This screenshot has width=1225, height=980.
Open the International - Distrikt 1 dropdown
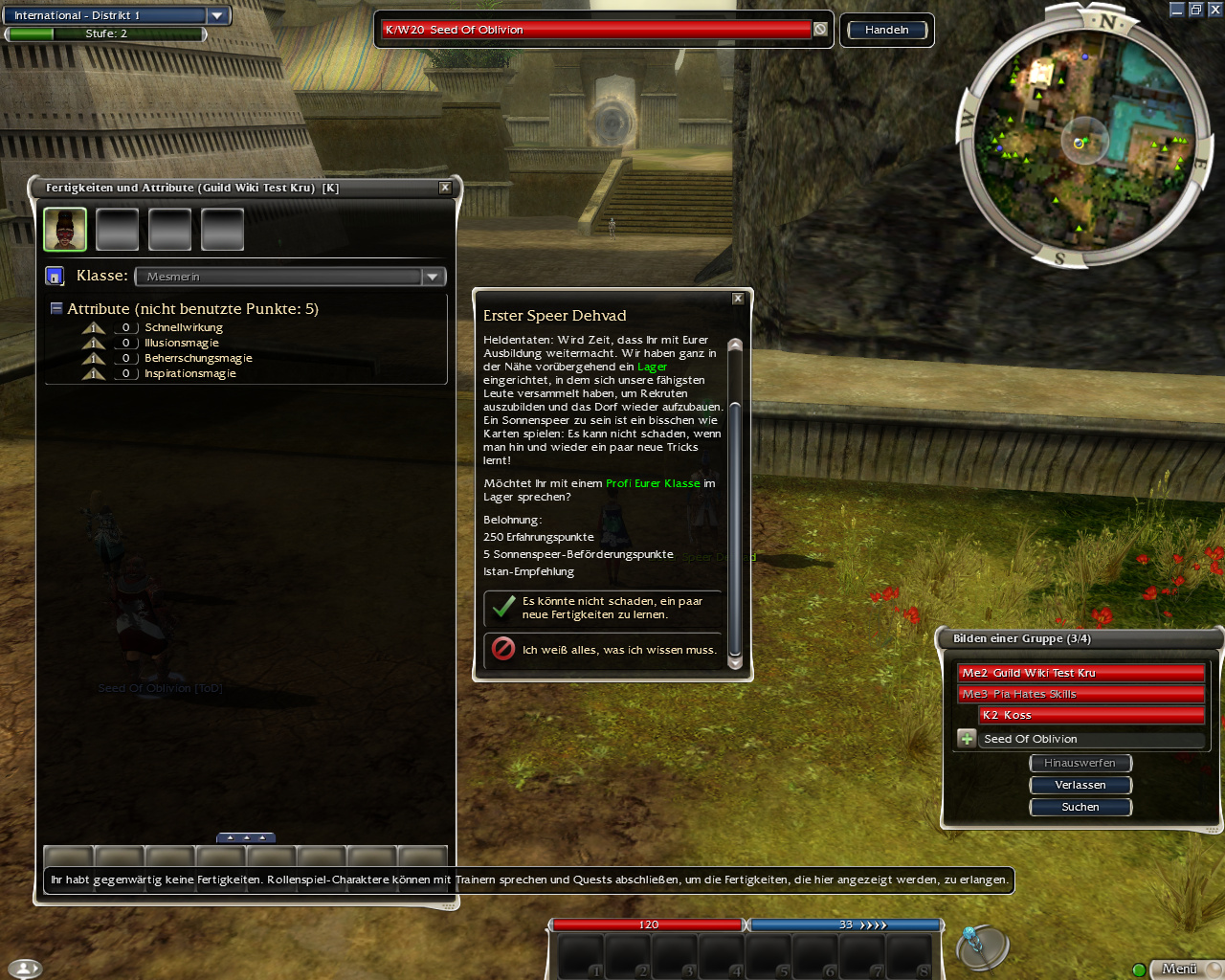click(x=217, y=15)
